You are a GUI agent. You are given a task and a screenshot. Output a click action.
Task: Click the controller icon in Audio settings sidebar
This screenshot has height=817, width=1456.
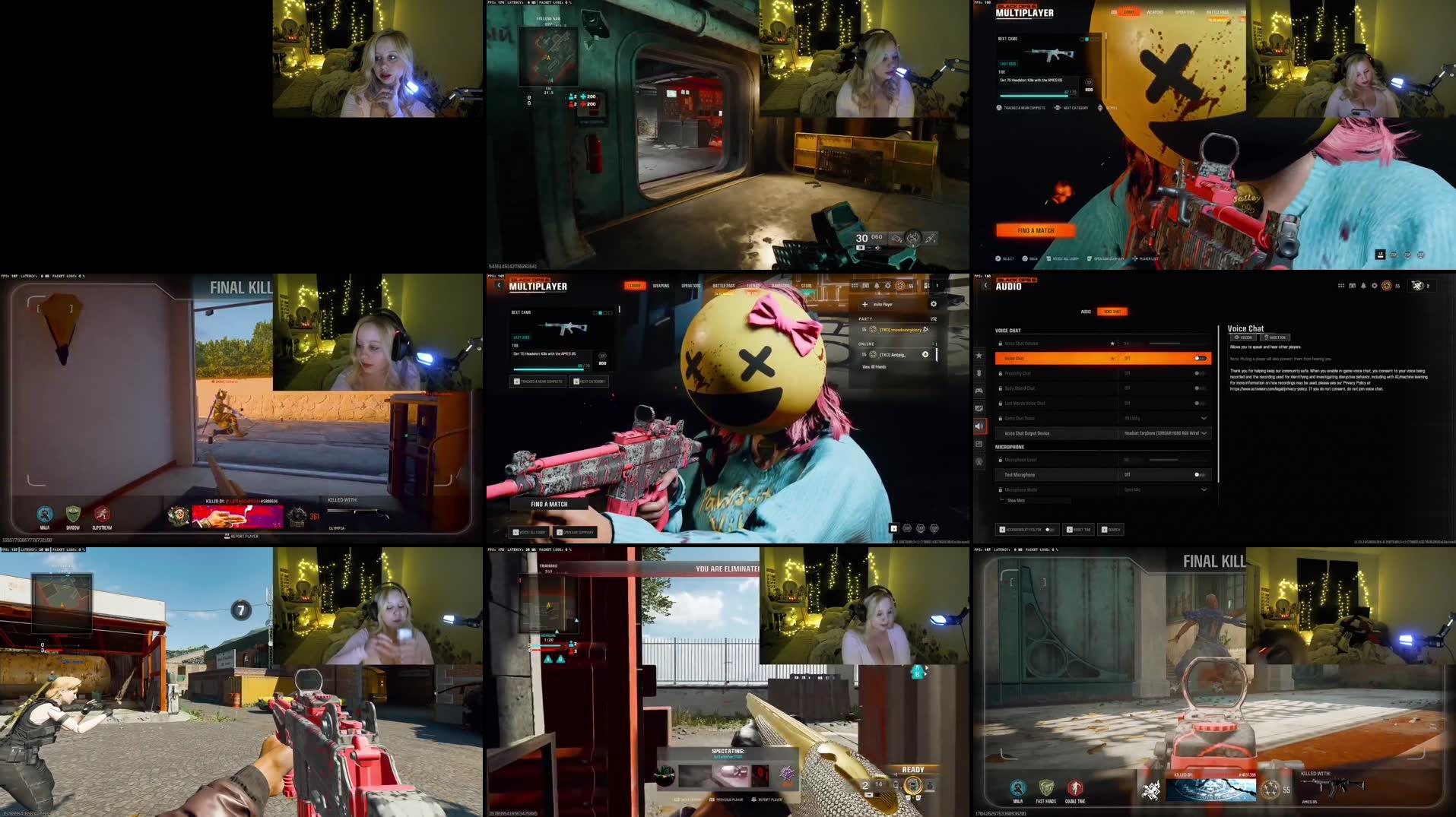tap(978, 391)
